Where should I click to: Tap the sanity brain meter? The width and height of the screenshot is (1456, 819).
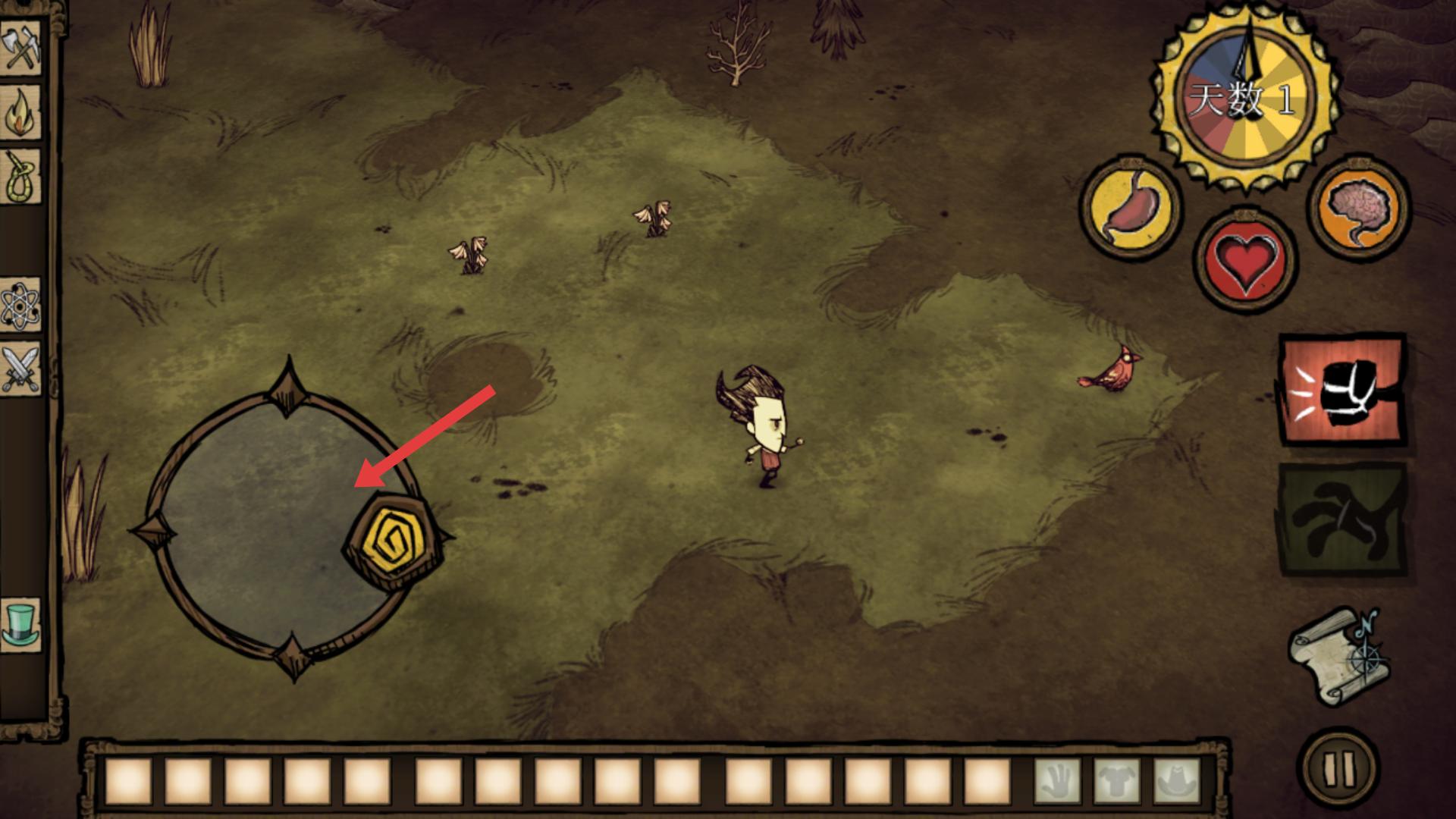[x=1359, y=206]
